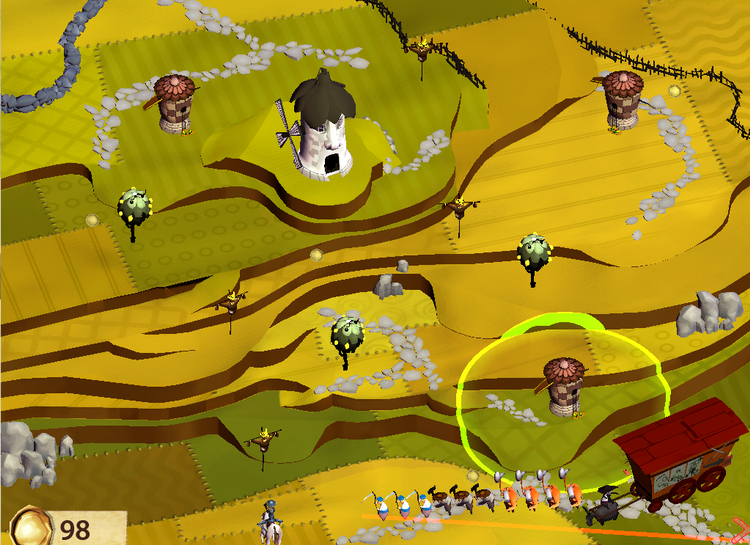
Task: Select the tower inside the green range ring
Action: (x=563, y=386)
